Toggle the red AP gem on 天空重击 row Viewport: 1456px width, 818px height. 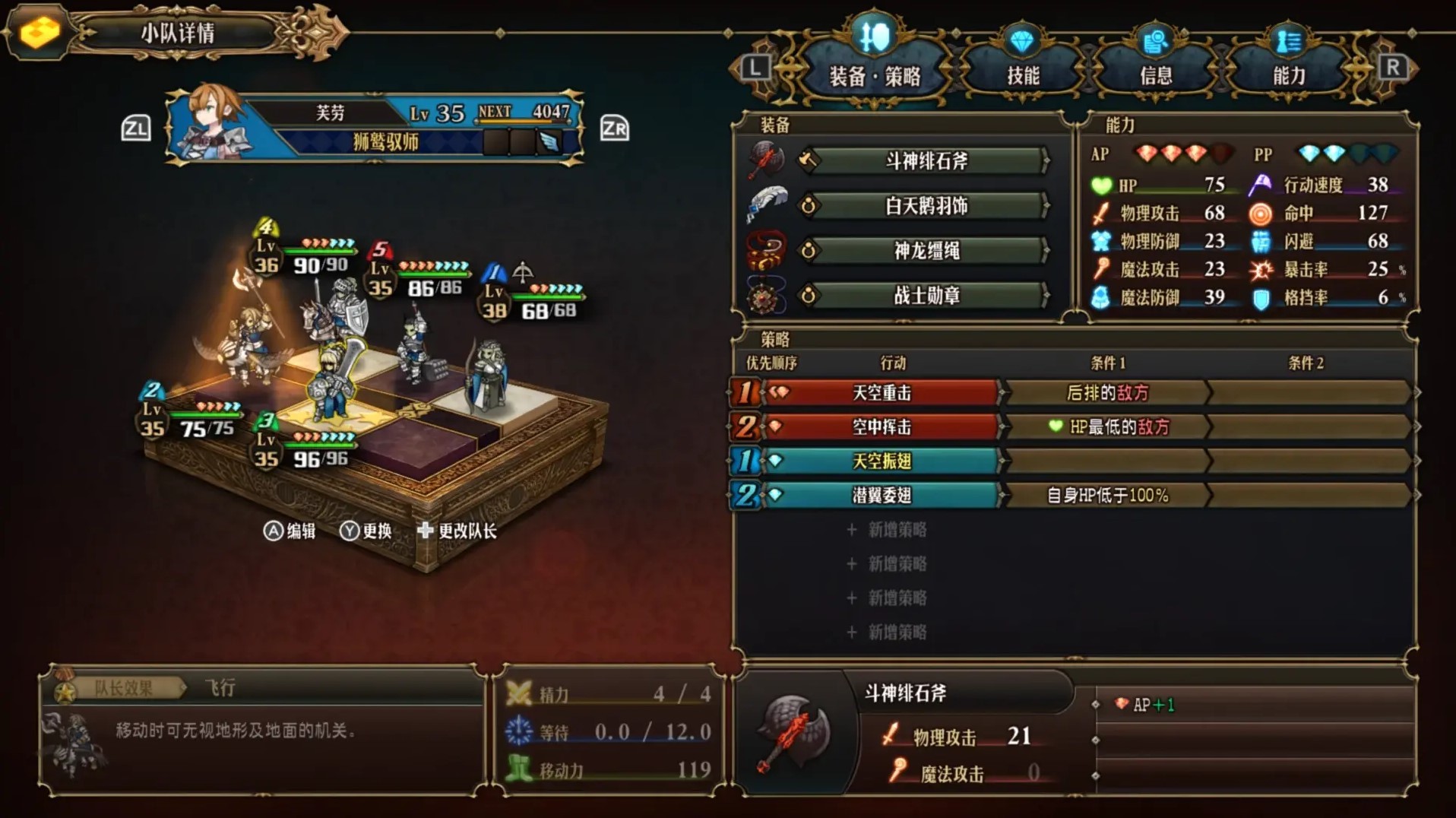[x=780, y=392]
